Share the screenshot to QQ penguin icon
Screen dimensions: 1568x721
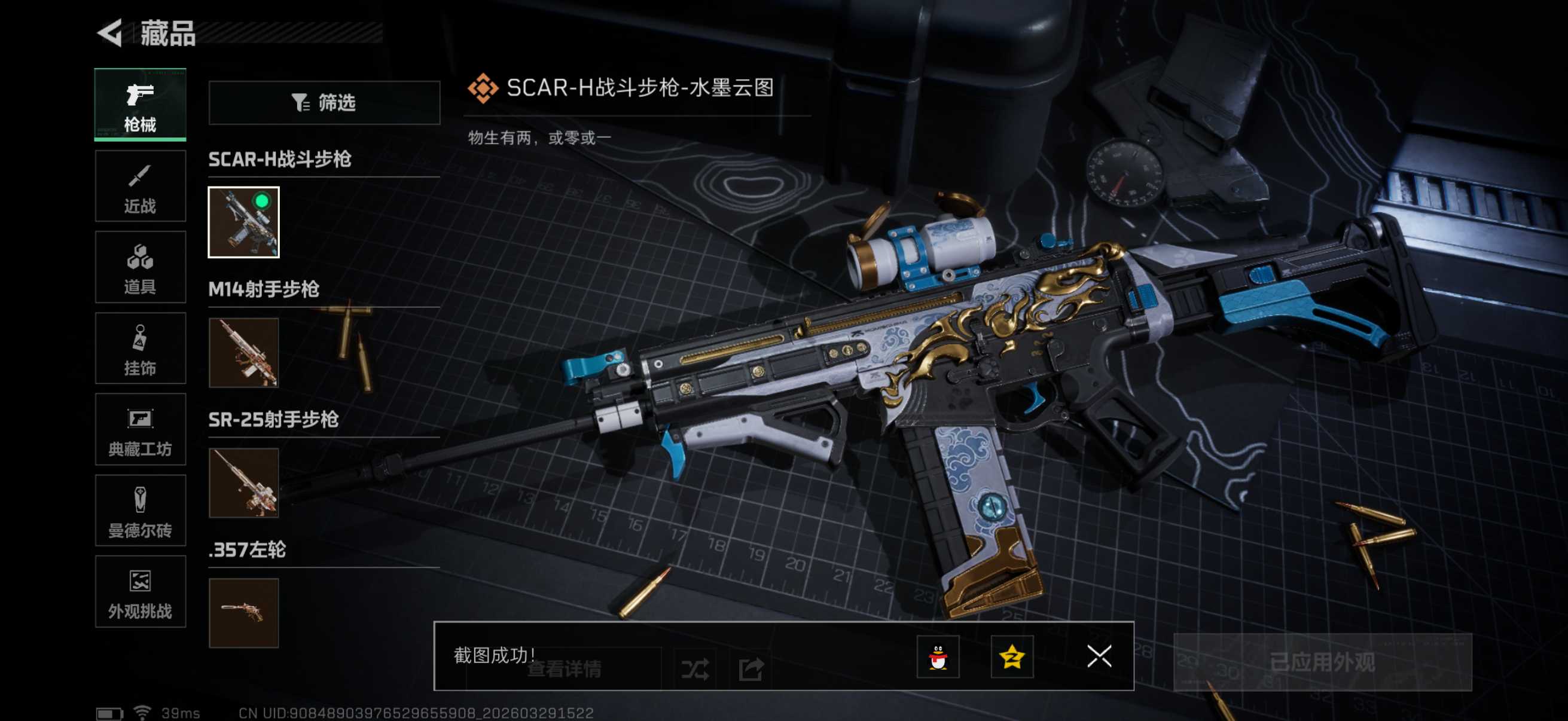(938, 656)
